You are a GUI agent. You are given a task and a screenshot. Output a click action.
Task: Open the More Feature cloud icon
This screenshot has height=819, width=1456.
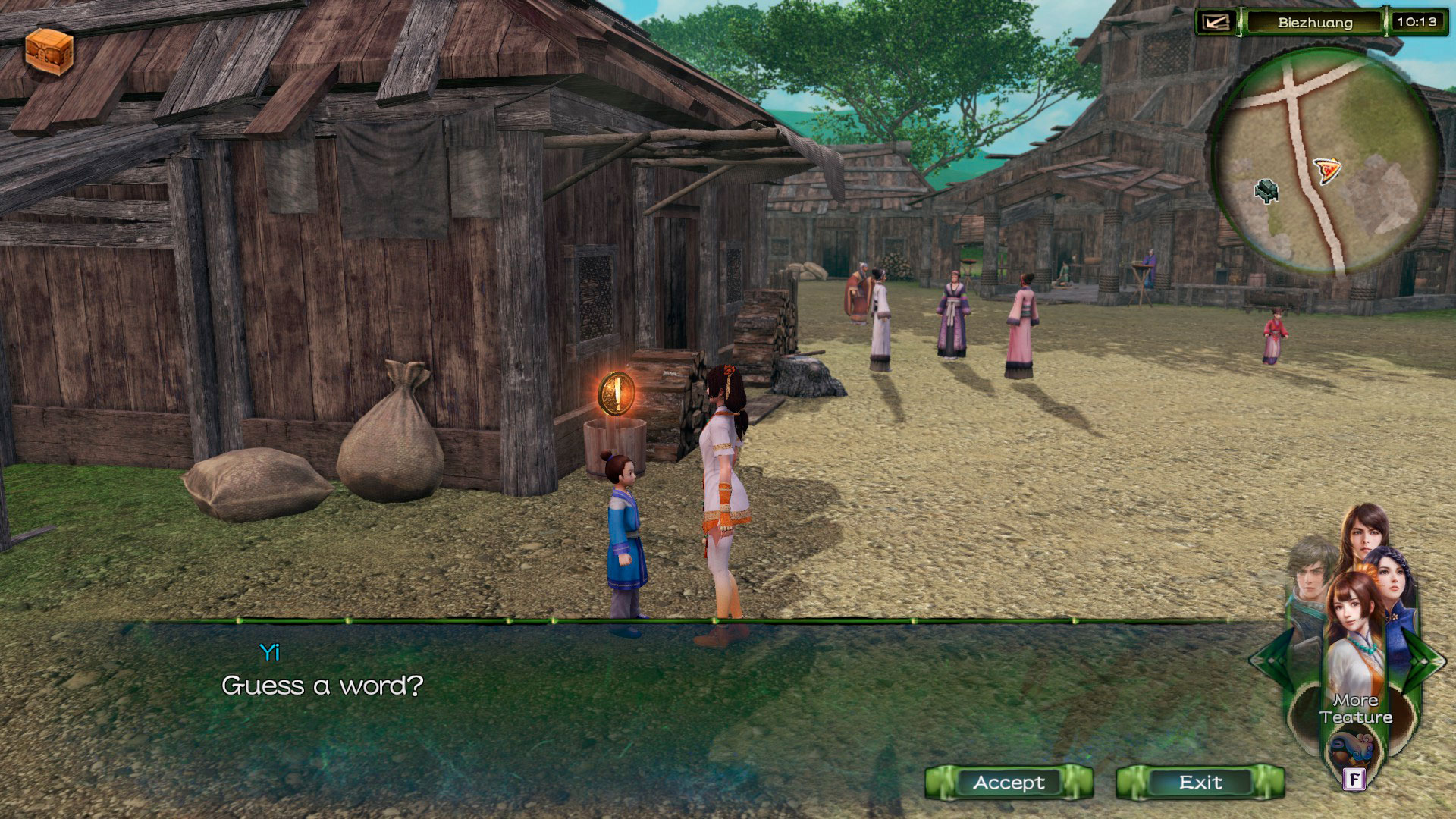pos(1354,747)
